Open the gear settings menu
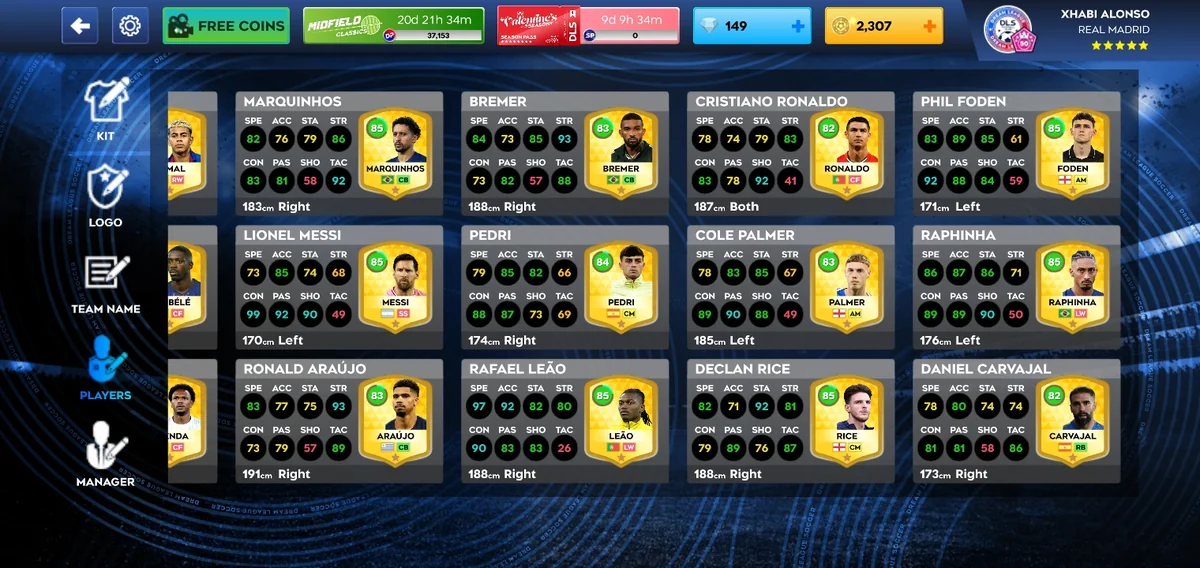1200x568 pixels. pyautogui.click(x=130, y=26)
